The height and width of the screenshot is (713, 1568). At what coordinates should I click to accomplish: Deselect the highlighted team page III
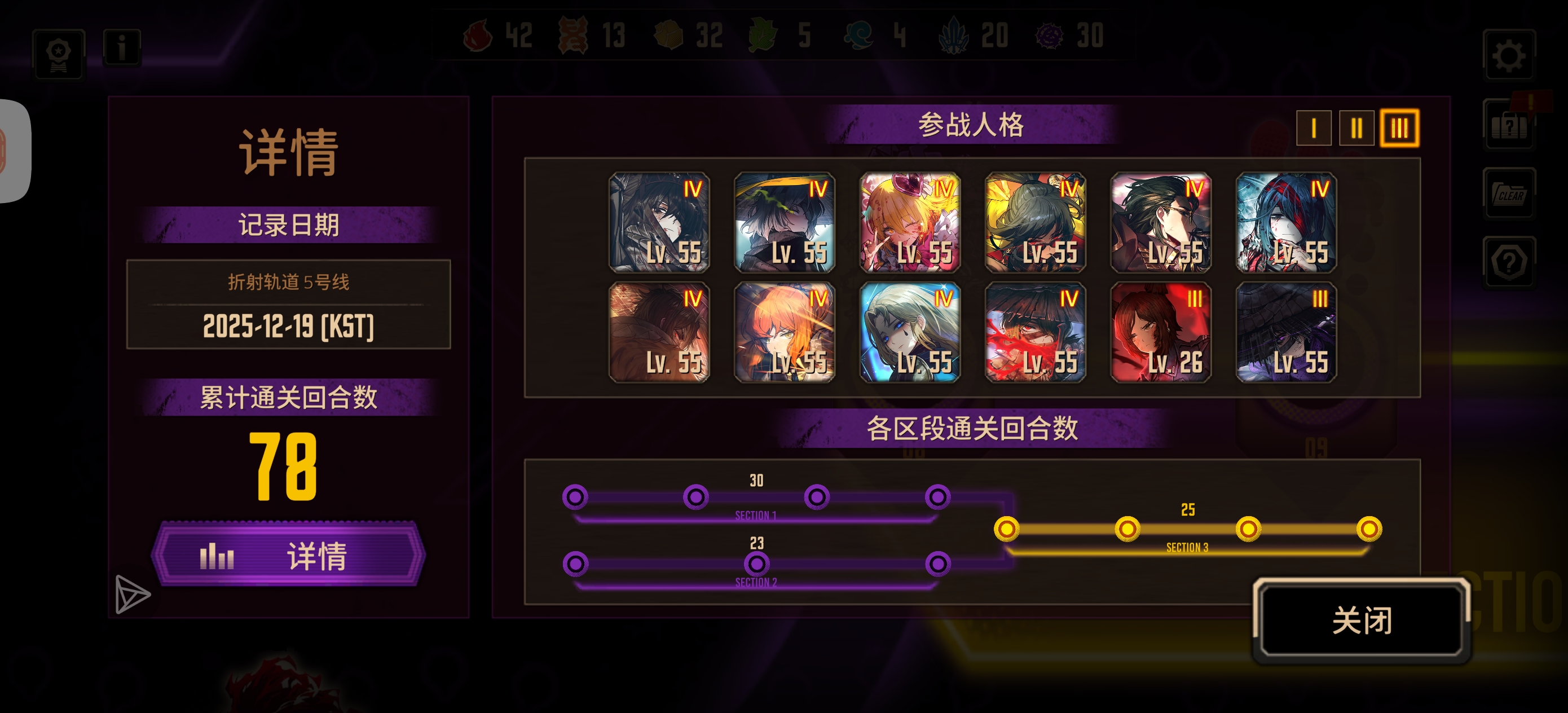[1399, 129]
